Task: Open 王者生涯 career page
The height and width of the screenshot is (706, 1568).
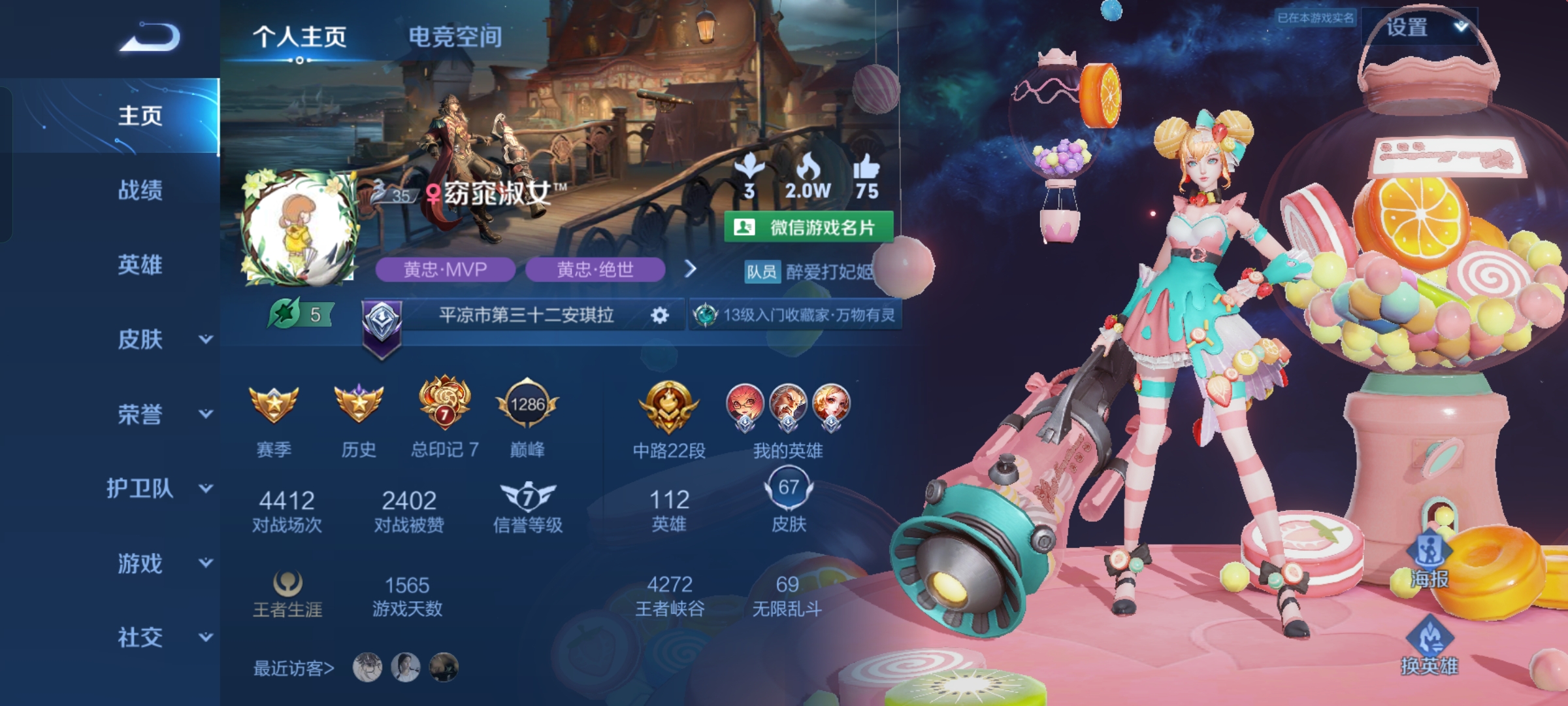Action: coord(287,594)
